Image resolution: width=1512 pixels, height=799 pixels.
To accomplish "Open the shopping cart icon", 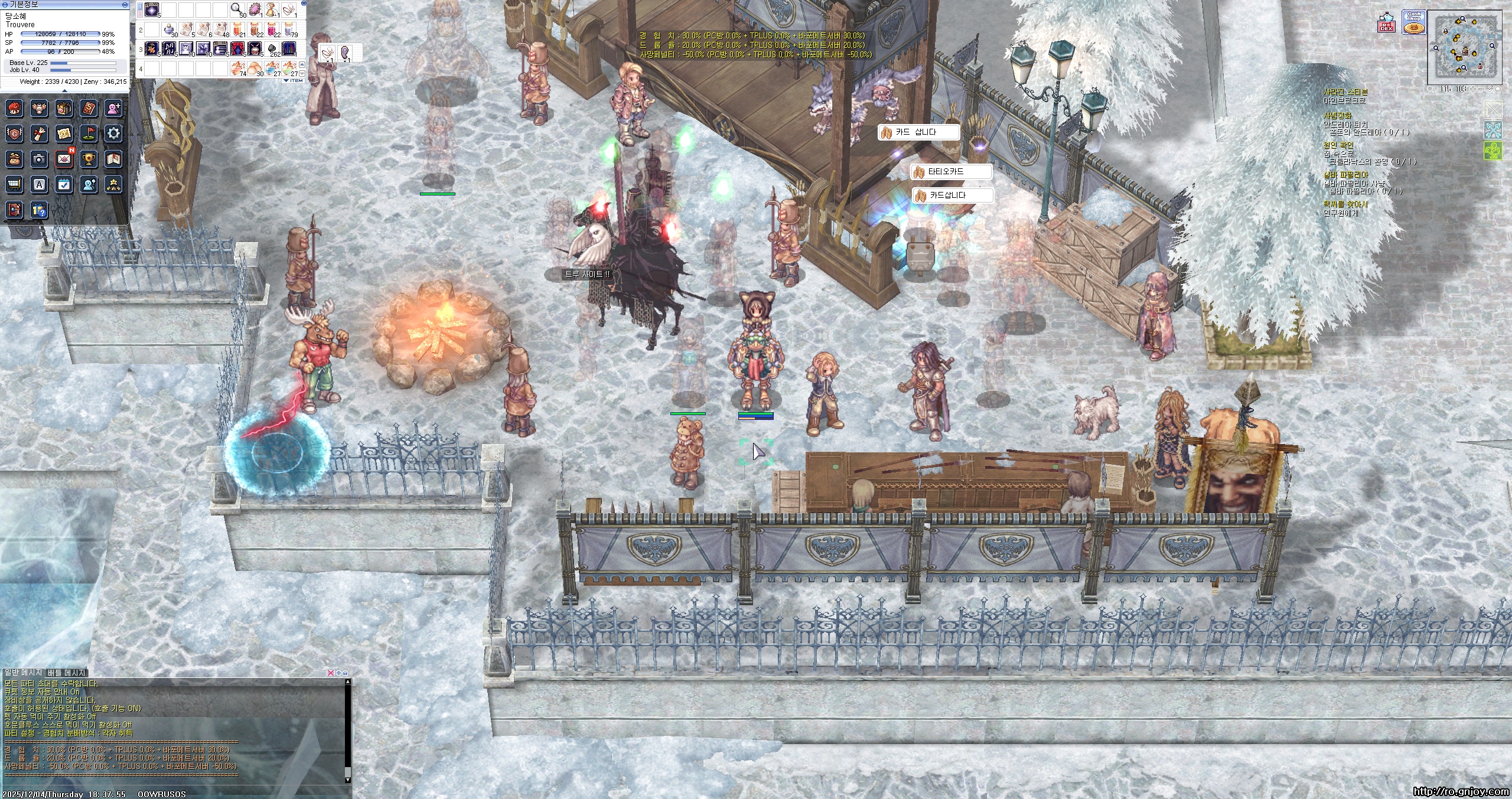I will coord(14,184).
